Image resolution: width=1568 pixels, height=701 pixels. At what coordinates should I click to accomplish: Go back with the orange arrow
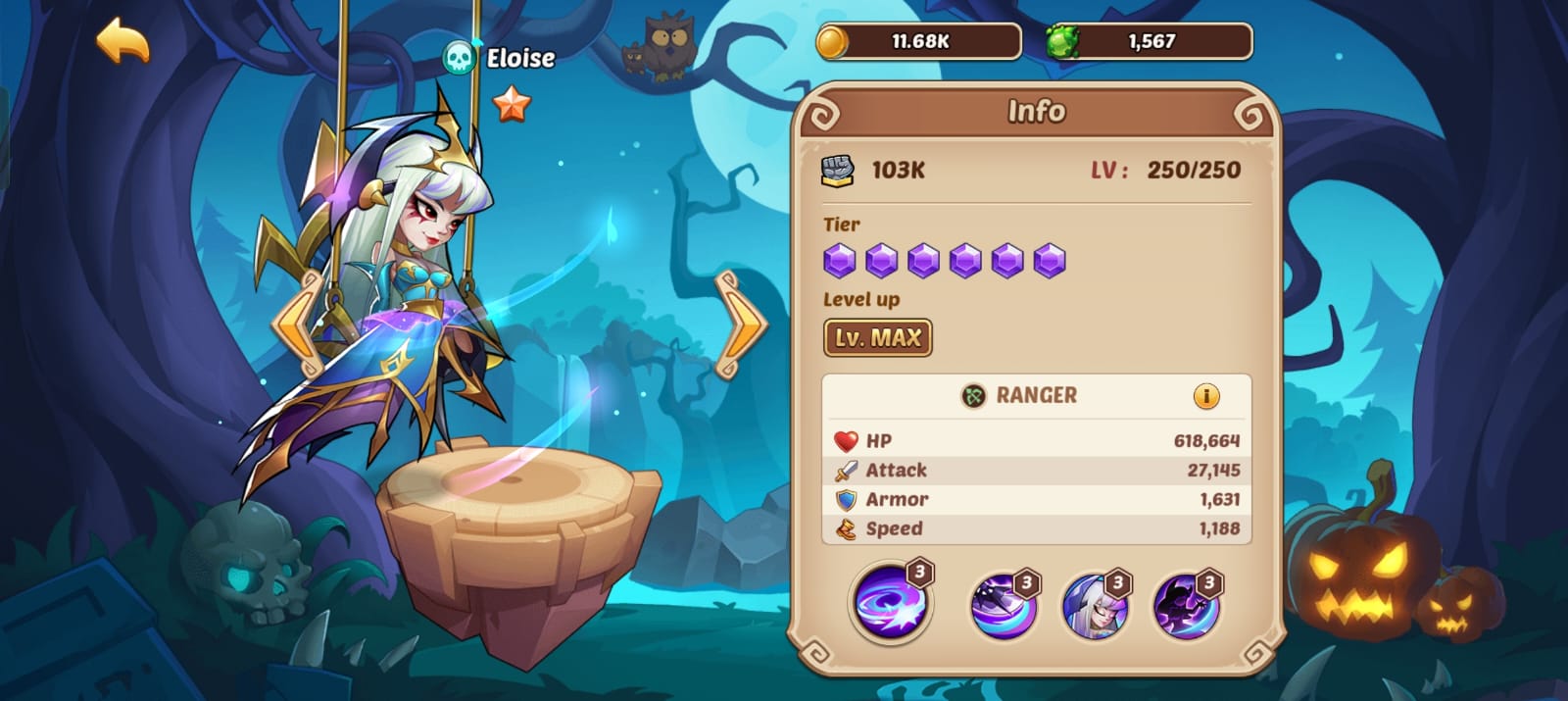[122, 41]
